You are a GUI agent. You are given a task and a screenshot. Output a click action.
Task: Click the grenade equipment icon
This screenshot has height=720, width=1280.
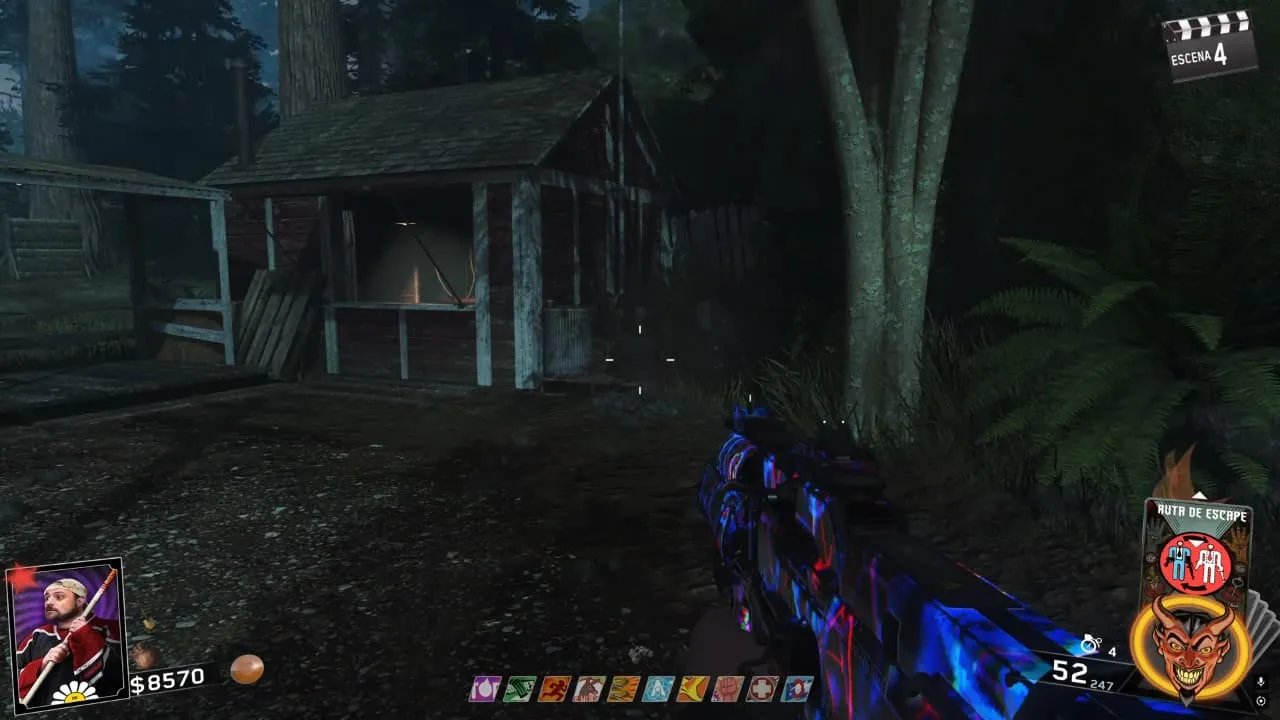coord(1091,646)
